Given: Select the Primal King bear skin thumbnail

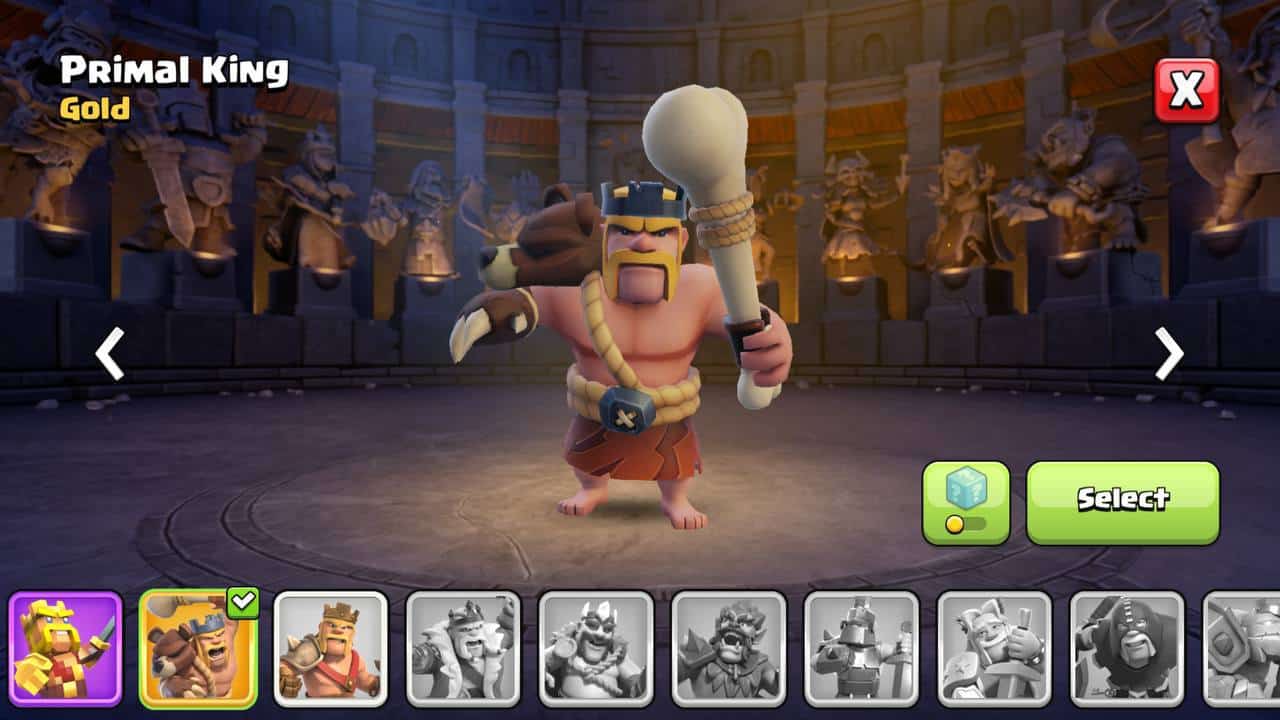Looking at the screenshot, I should click(198, 648).
